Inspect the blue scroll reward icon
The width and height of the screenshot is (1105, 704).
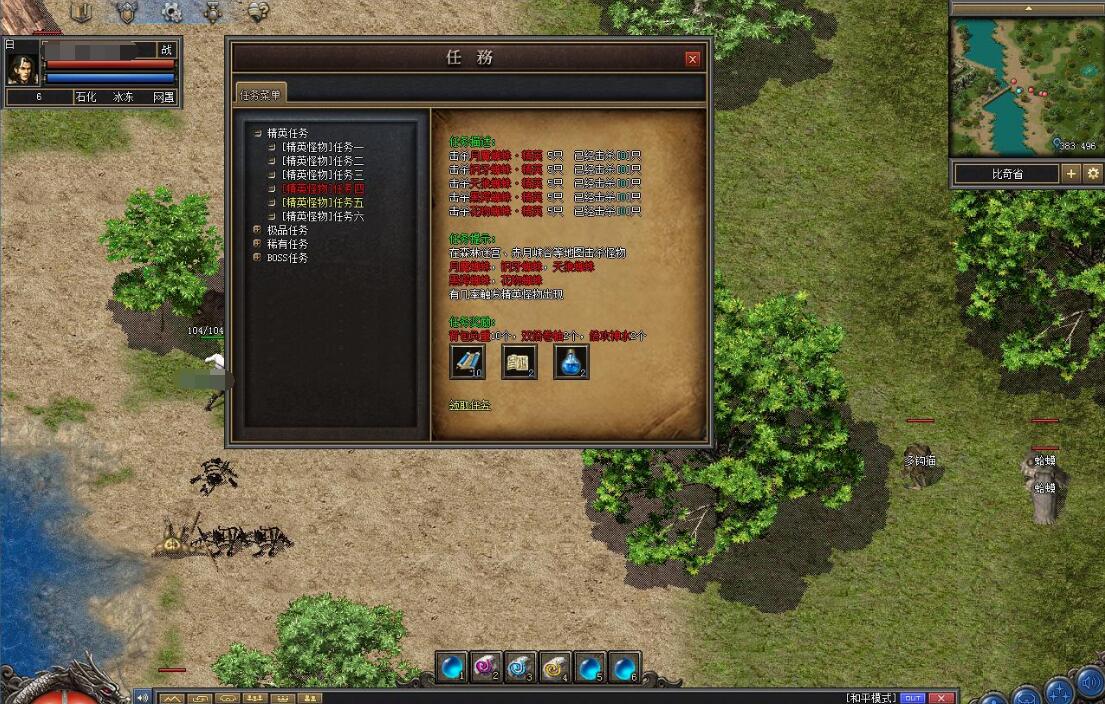[x=467, y=361]
